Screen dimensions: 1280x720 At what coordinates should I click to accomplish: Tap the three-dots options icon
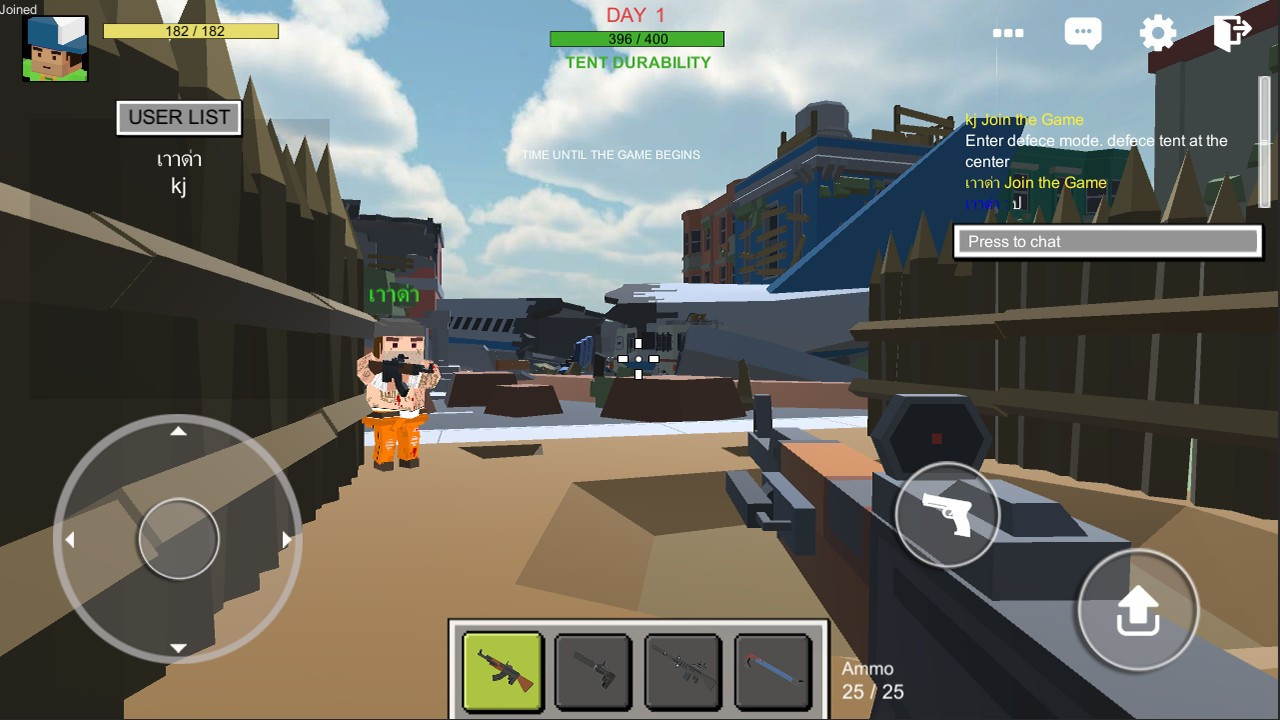tap(1008, 33)
